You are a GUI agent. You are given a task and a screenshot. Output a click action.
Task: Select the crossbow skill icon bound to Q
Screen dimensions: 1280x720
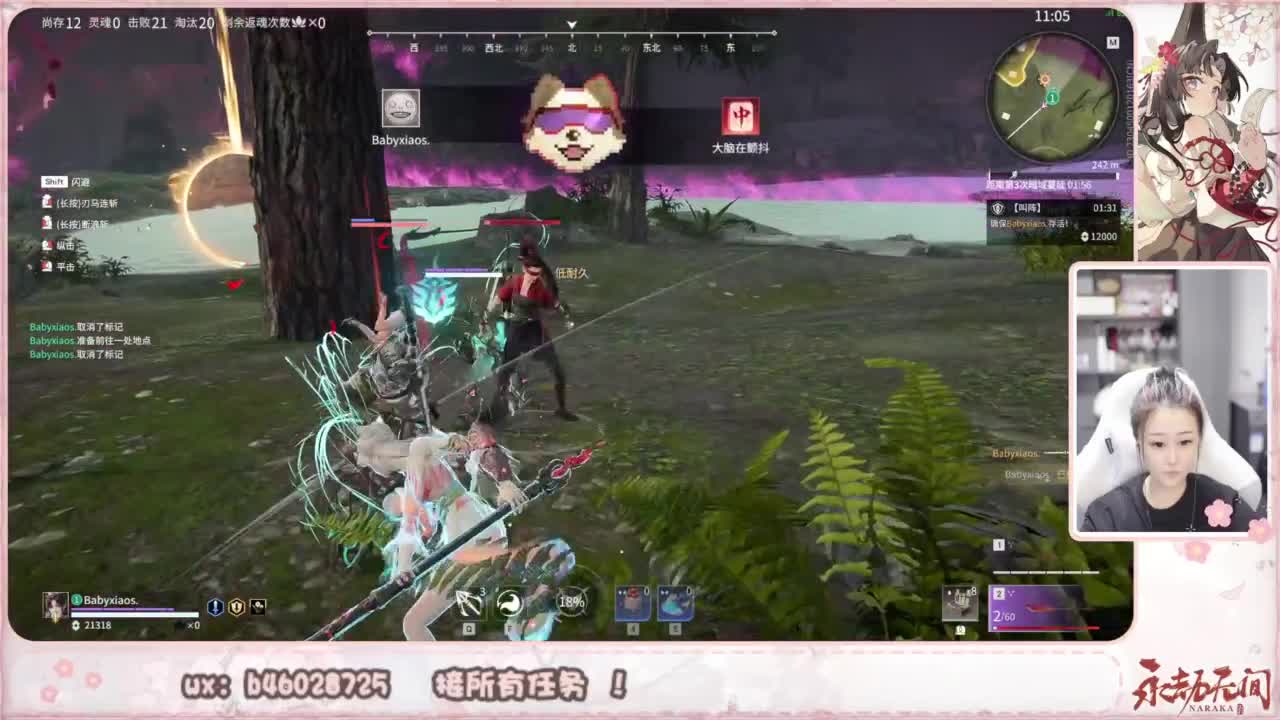click(x=468, y=603)
